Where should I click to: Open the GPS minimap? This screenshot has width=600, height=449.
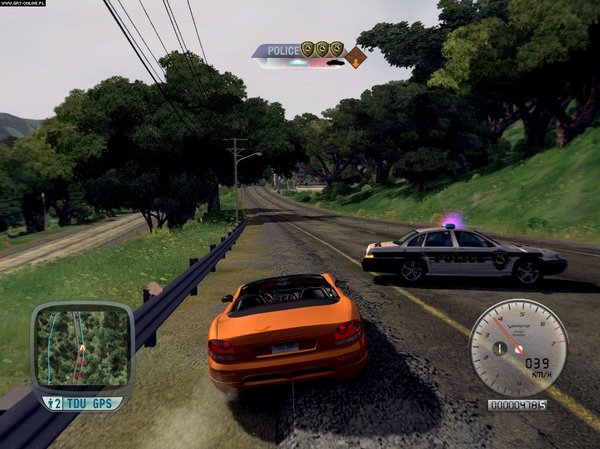(82, 348)
